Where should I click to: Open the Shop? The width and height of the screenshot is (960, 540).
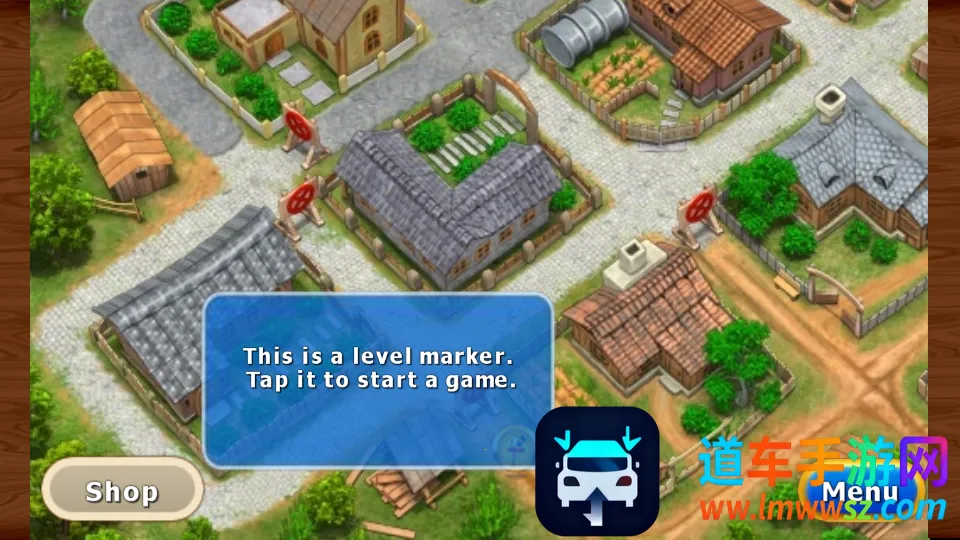click(x=122, y=491)
